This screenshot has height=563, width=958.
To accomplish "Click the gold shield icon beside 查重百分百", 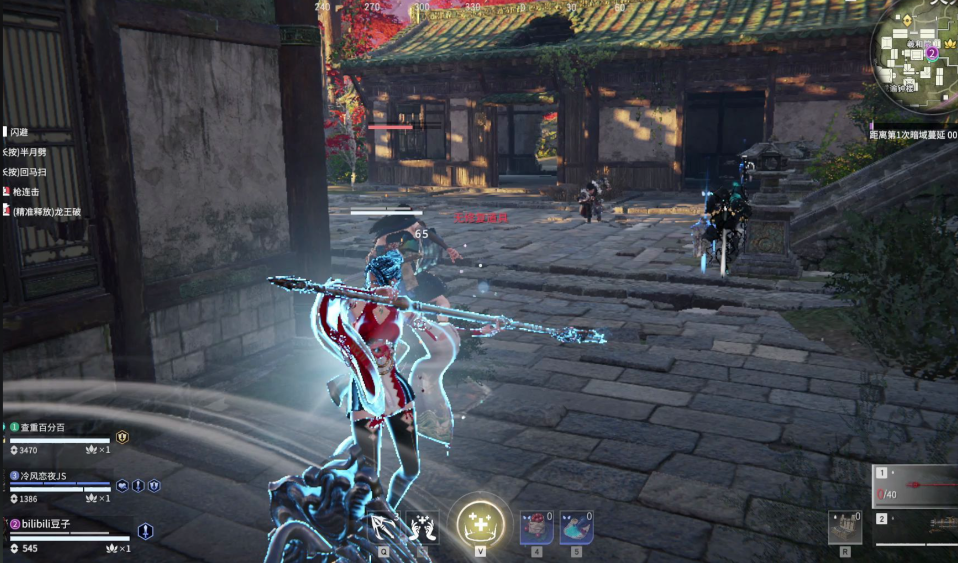I will 122,437.
